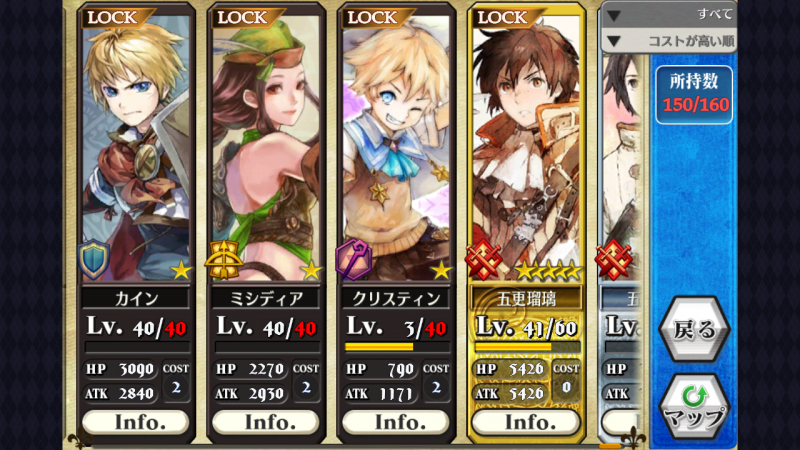This screenshot has height=450, width=800.
Task: Open the すべて filter dropdown
Action: pos(669,14)
